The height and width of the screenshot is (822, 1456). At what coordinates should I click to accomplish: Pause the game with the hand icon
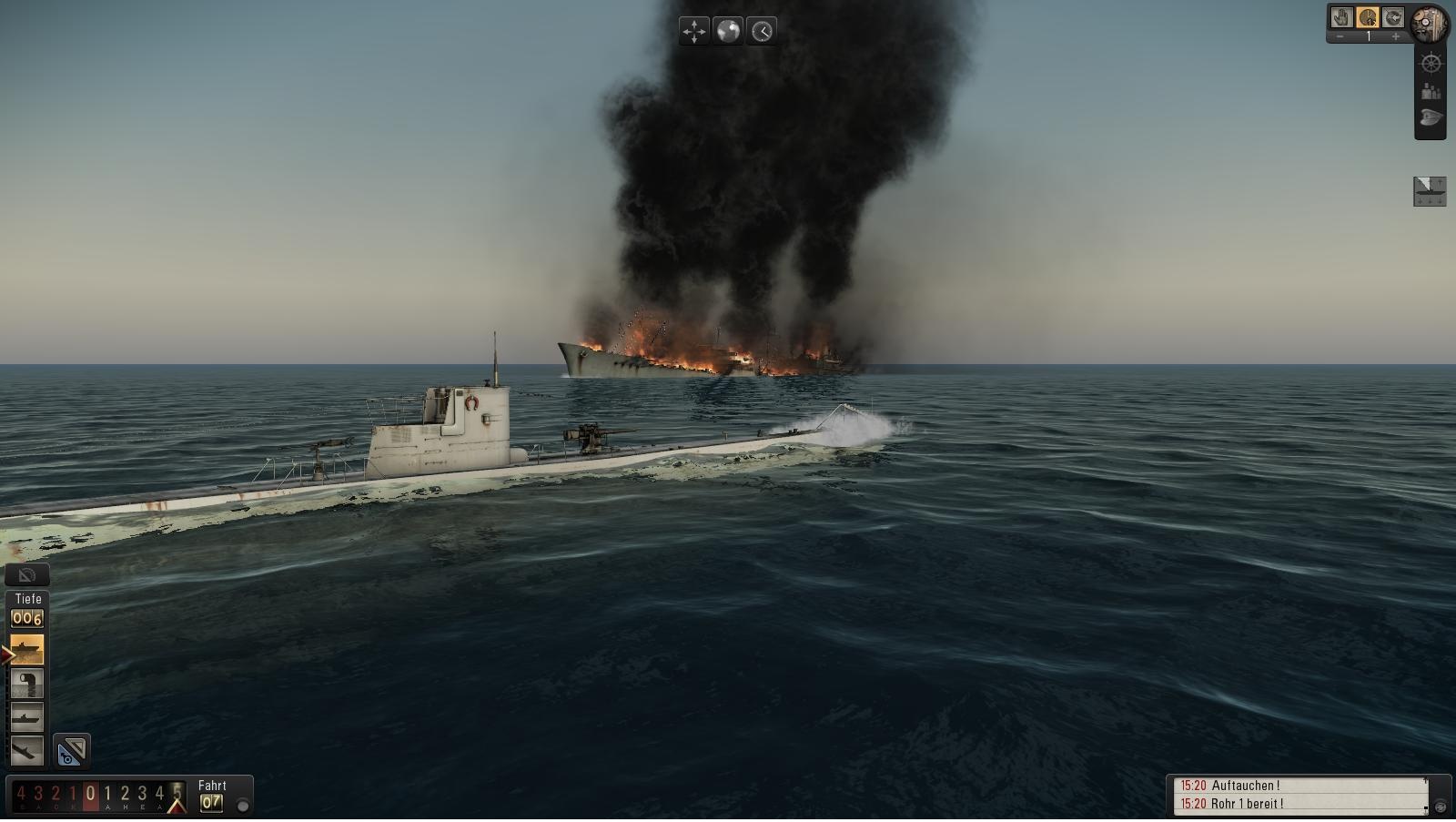(1341, 17)
